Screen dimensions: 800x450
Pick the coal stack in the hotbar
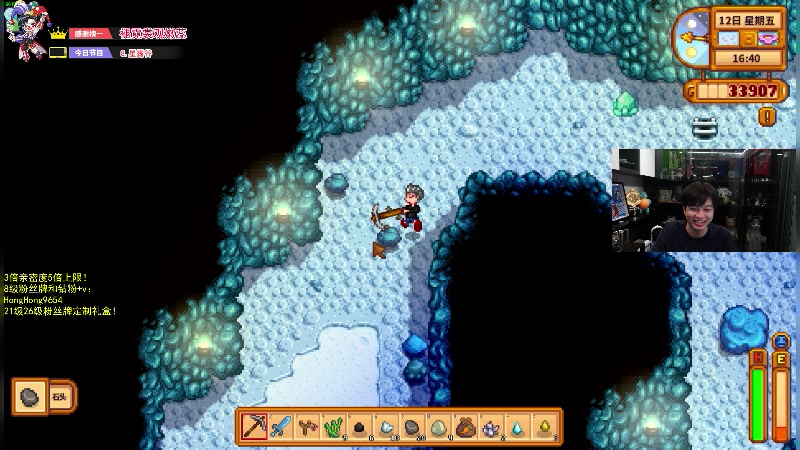tap(361, 427)
